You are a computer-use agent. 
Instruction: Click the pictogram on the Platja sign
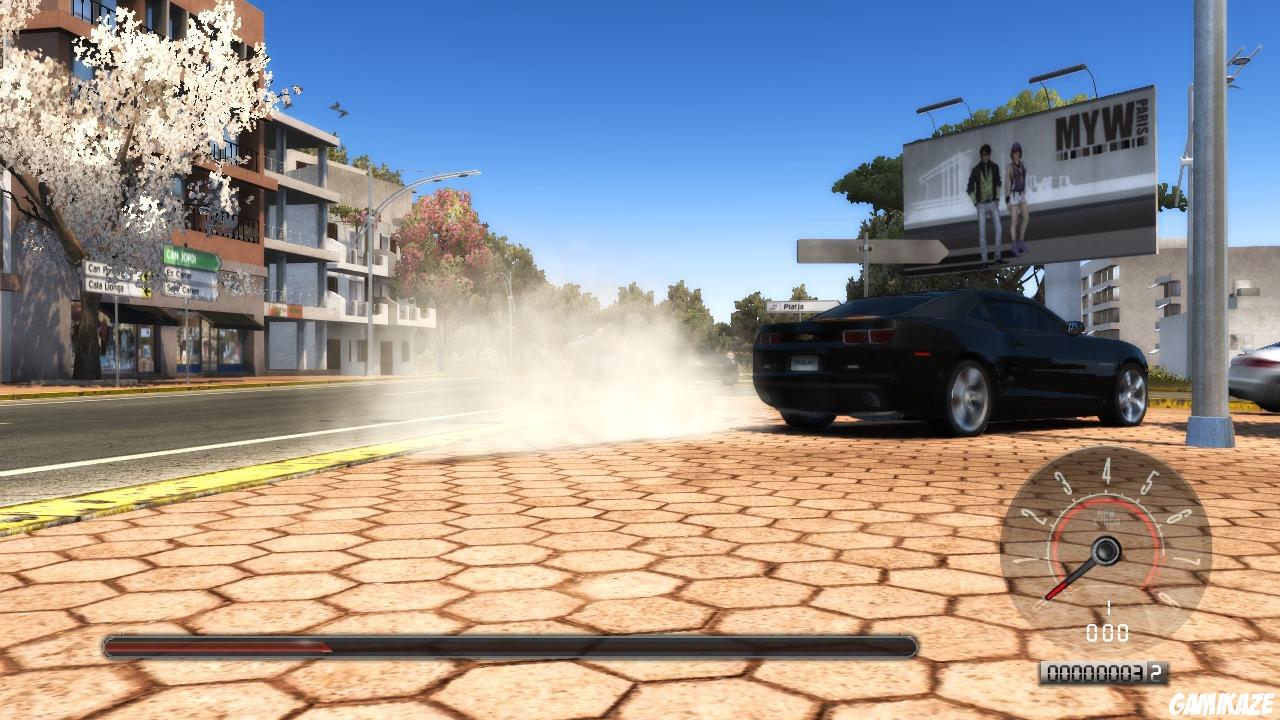point(774,306)
